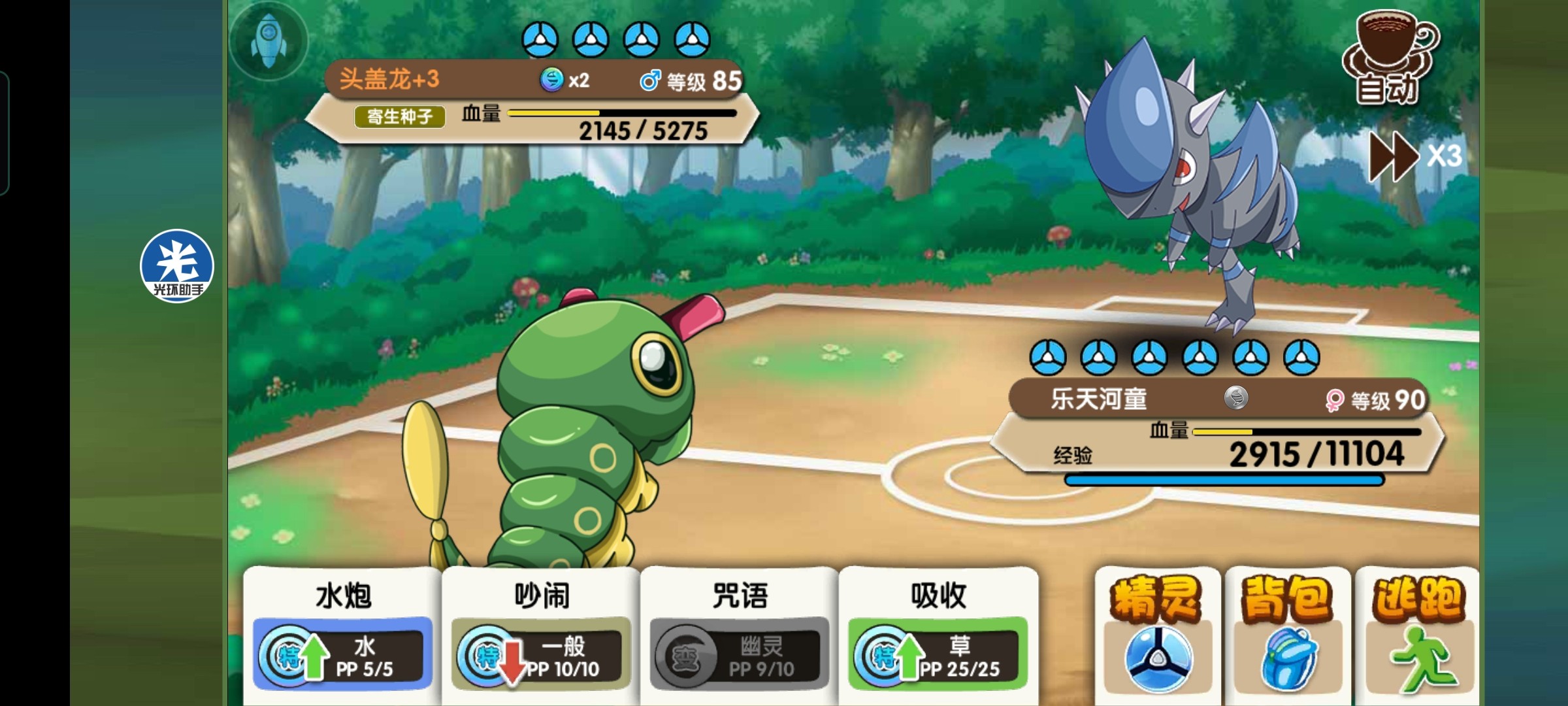Use the 水炮 water move
This screenshot has height=706, width=1568.
tap(342, 634)
